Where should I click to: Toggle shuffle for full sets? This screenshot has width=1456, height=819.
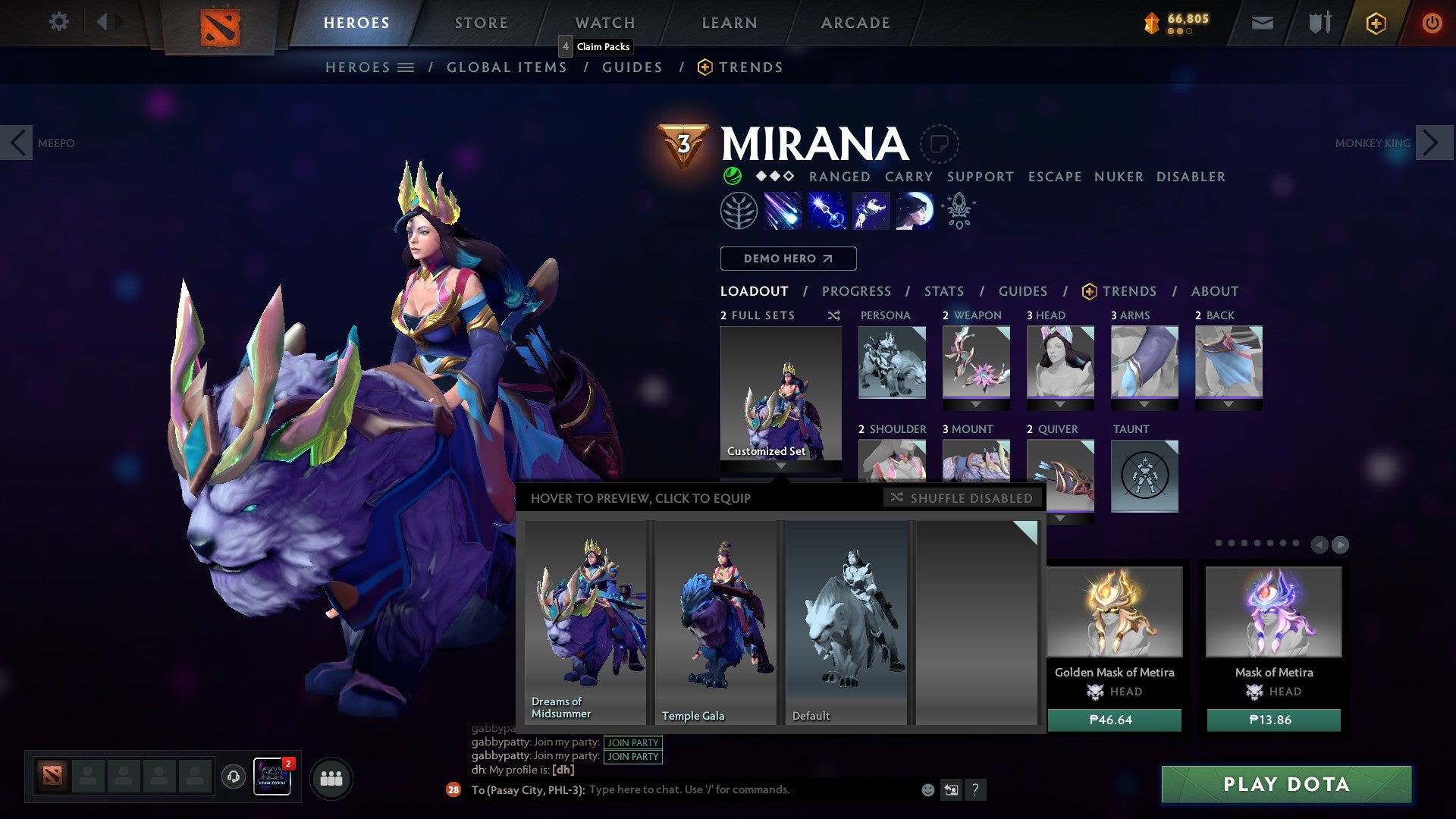pos(833,315)
